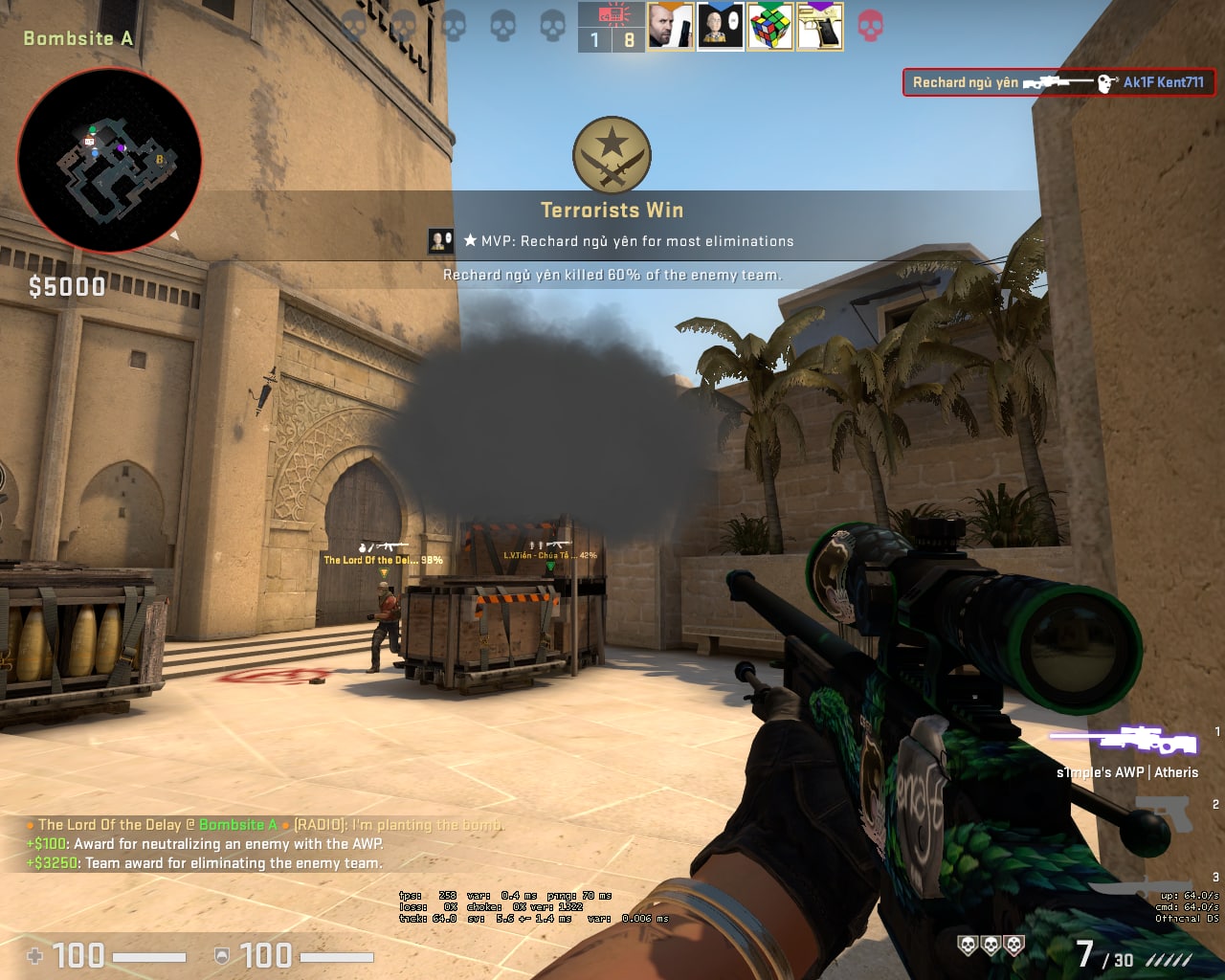Viewport: 1225px width, 980px height.
Task: Click the golden pistol player avatar
Action: [820, 27]
